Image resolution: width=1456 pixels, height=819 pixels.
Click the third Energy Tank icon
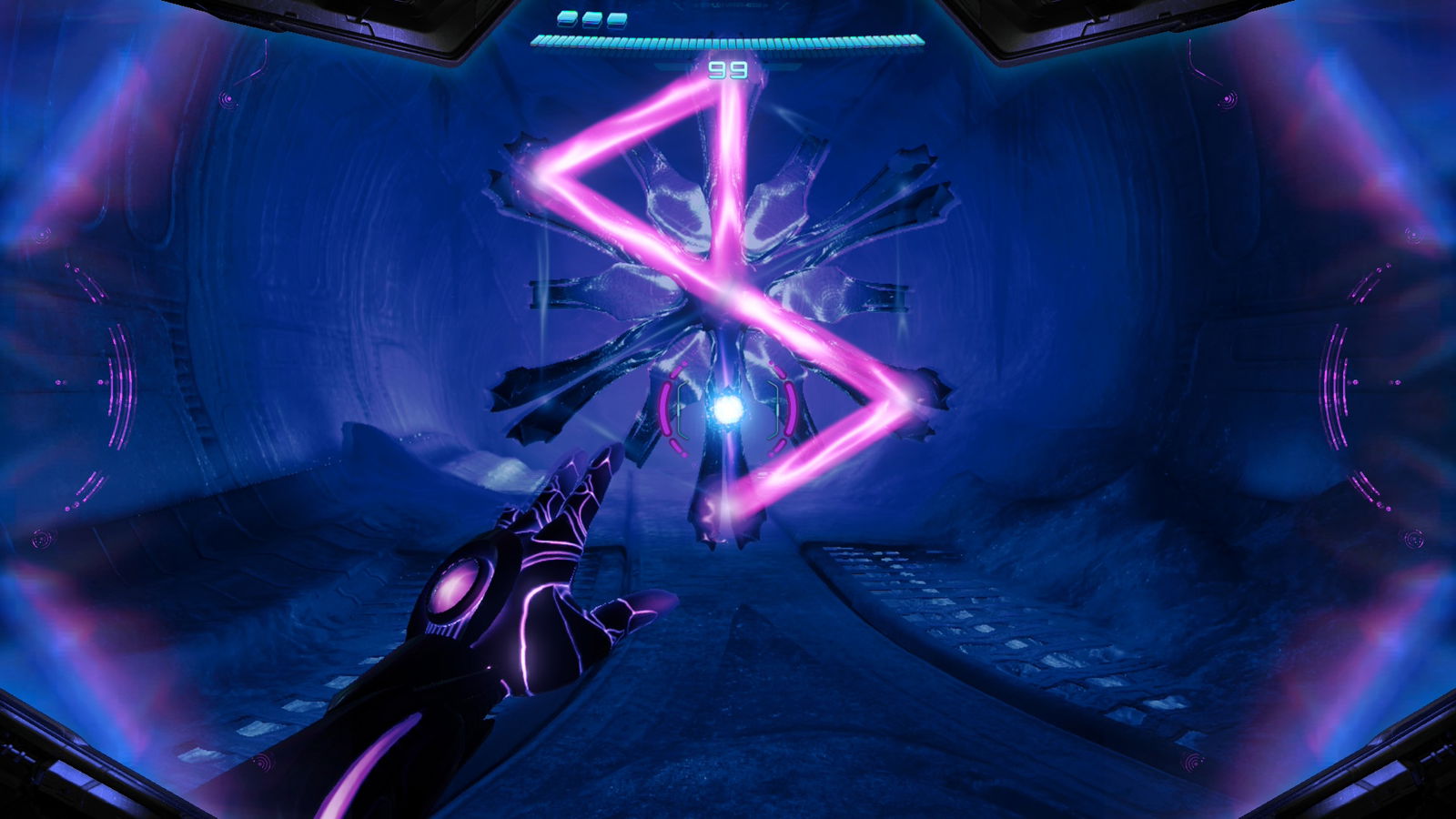click(x=615, y=19)
